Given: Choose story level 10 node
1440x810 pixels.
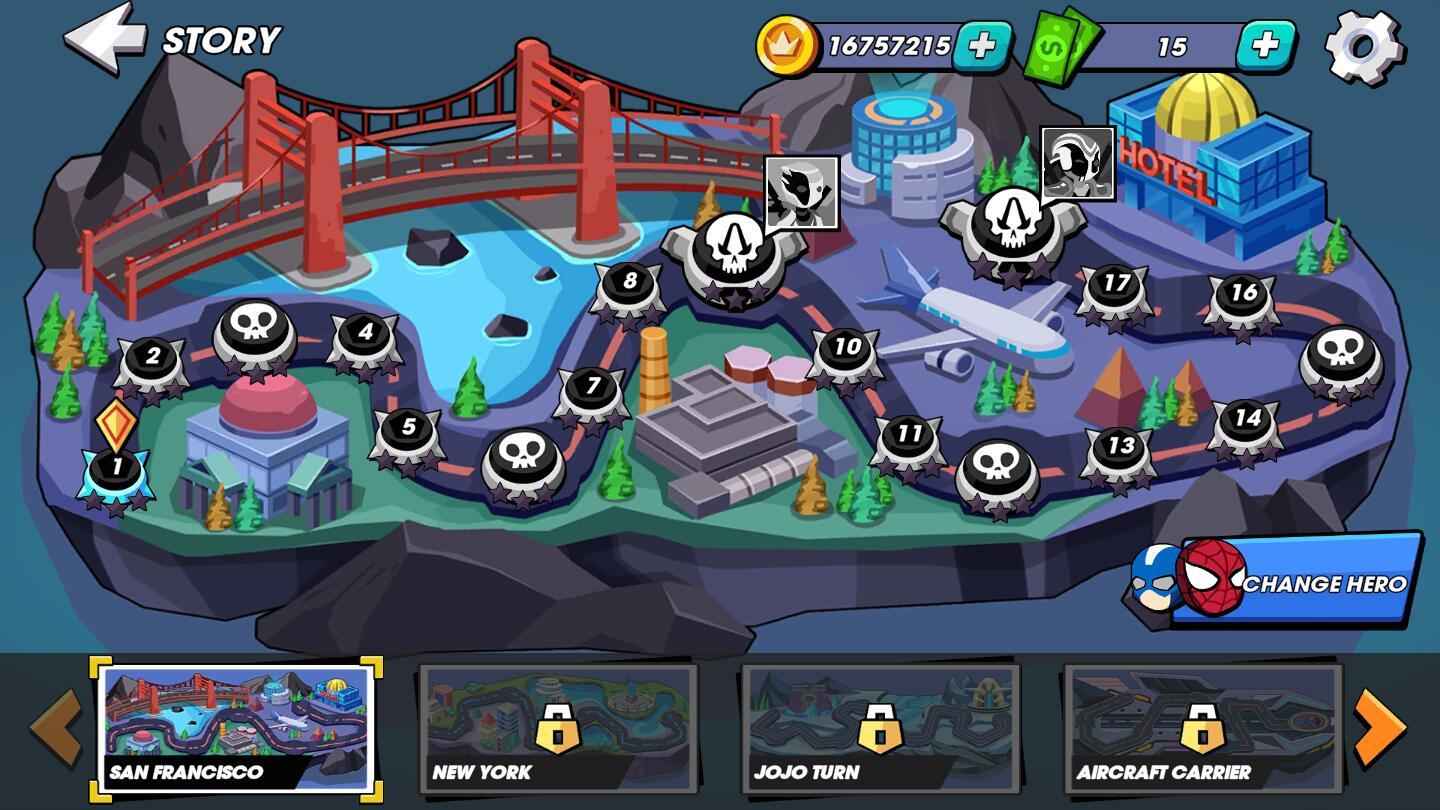Looking at the screenshot, I should click(x=846, y=351).
